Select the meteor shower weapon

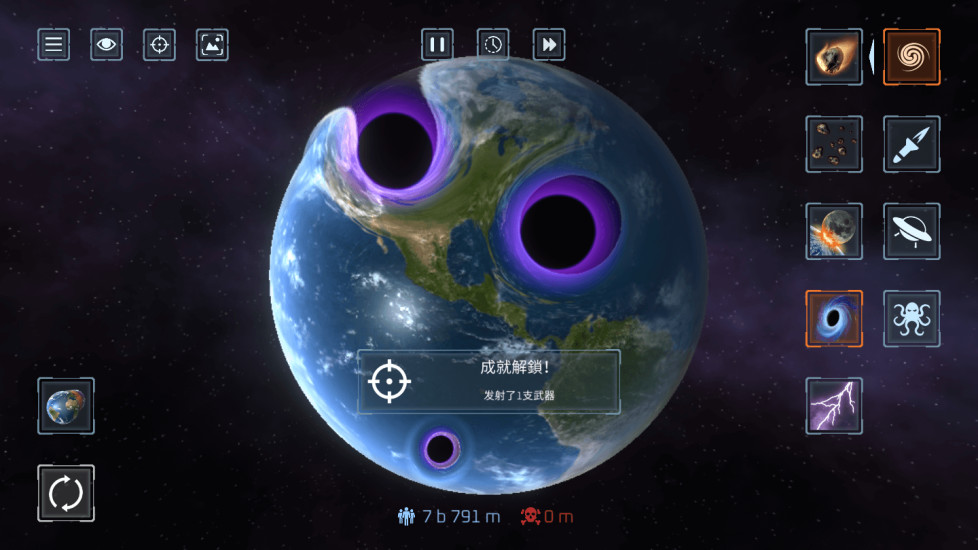(x=834, y=144)
